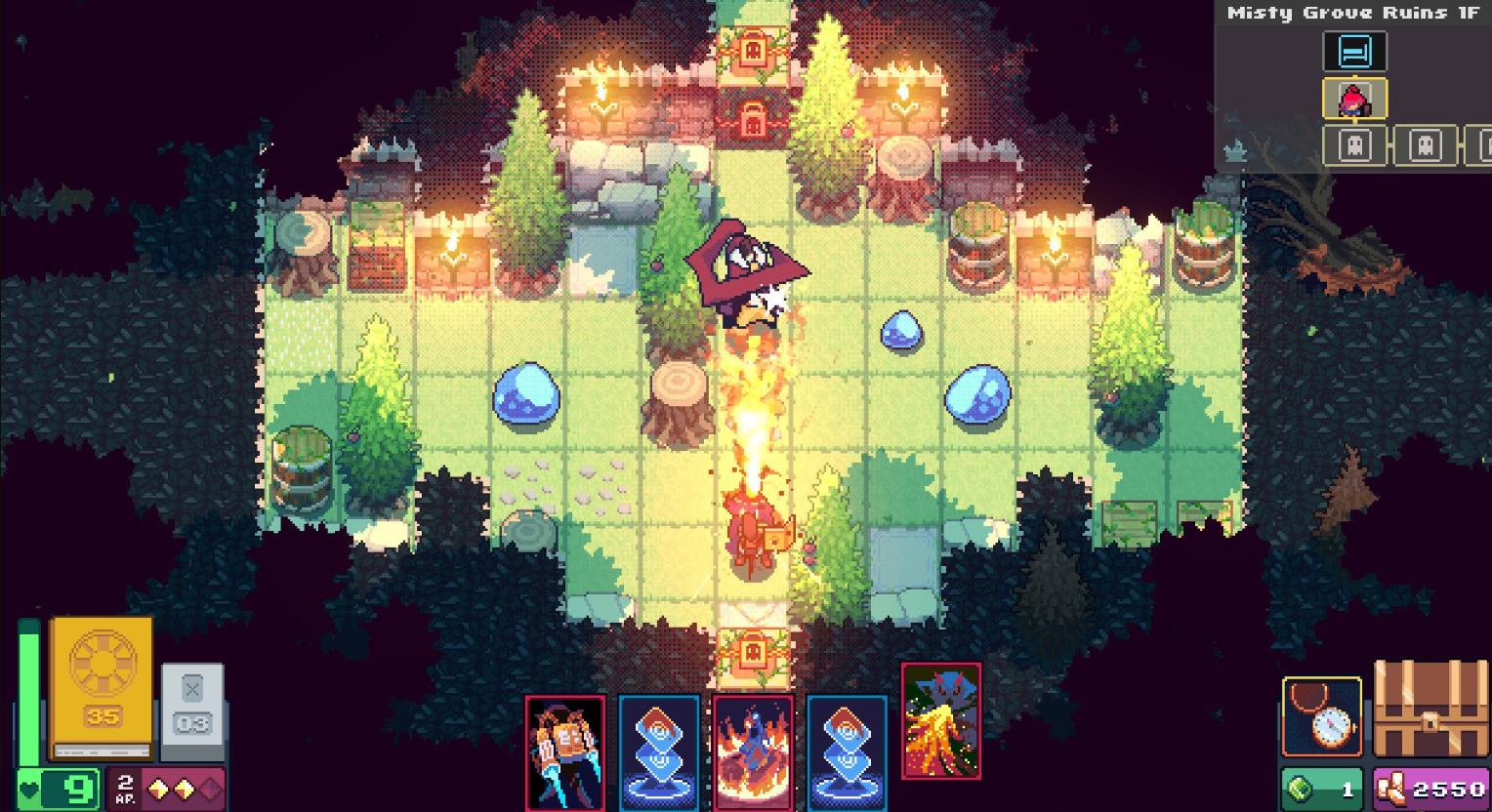Select the leftmost blue teleport card
1492x812 pixels.
point(658,750)
